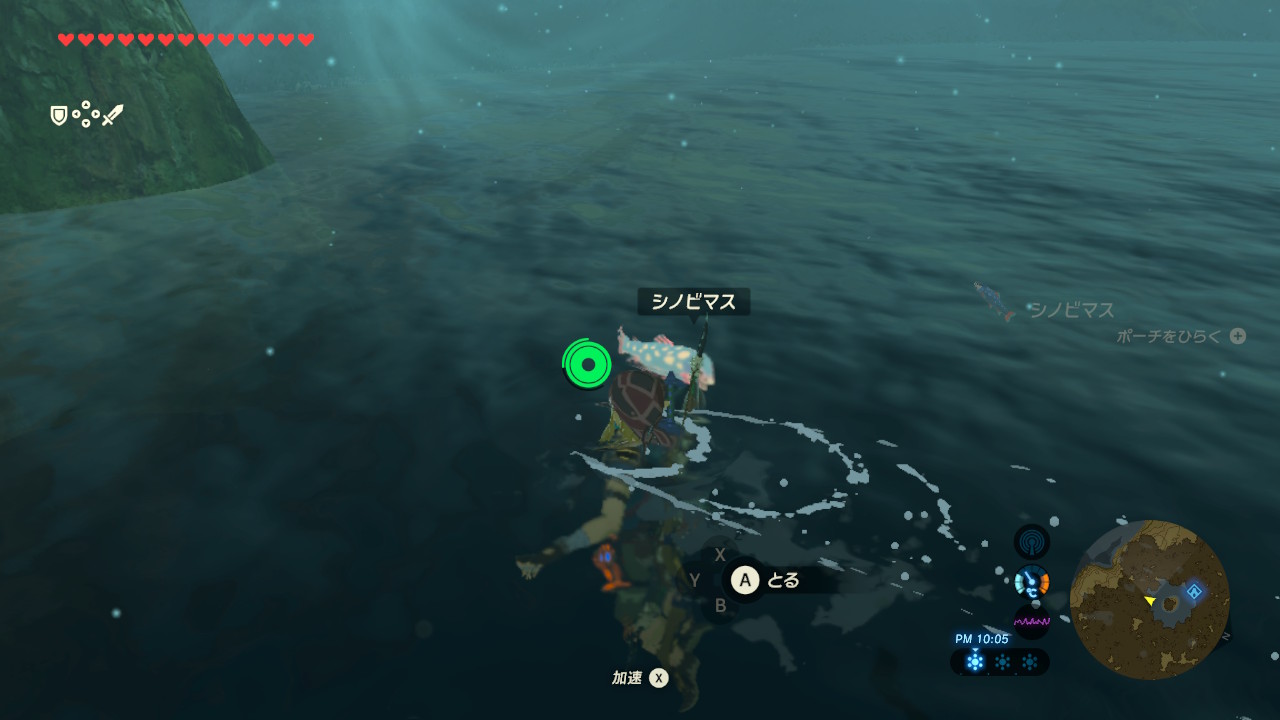Screen dimensions: 1280x720
Task: Click the シノビマス name label above the fish
Action: click(x=693, y=302)
